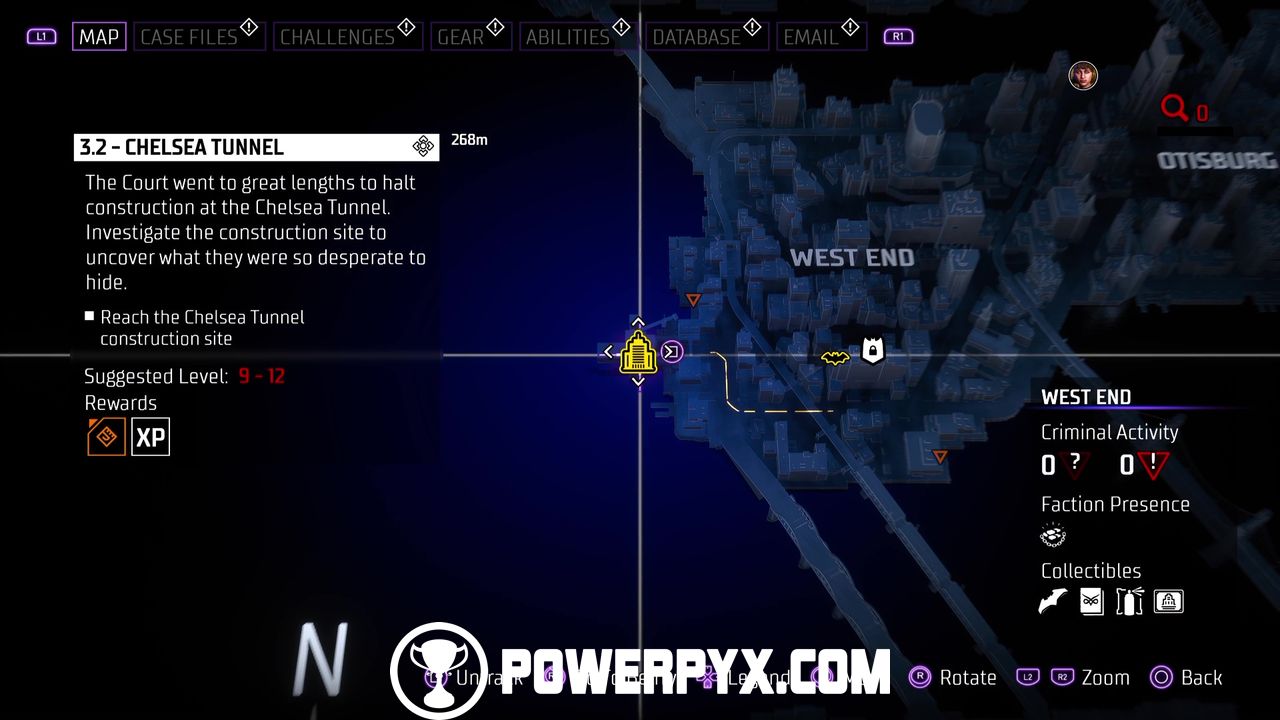Click the red magnifying glass clue counter
This screenshot has height=720, width=1280.
1176,109
